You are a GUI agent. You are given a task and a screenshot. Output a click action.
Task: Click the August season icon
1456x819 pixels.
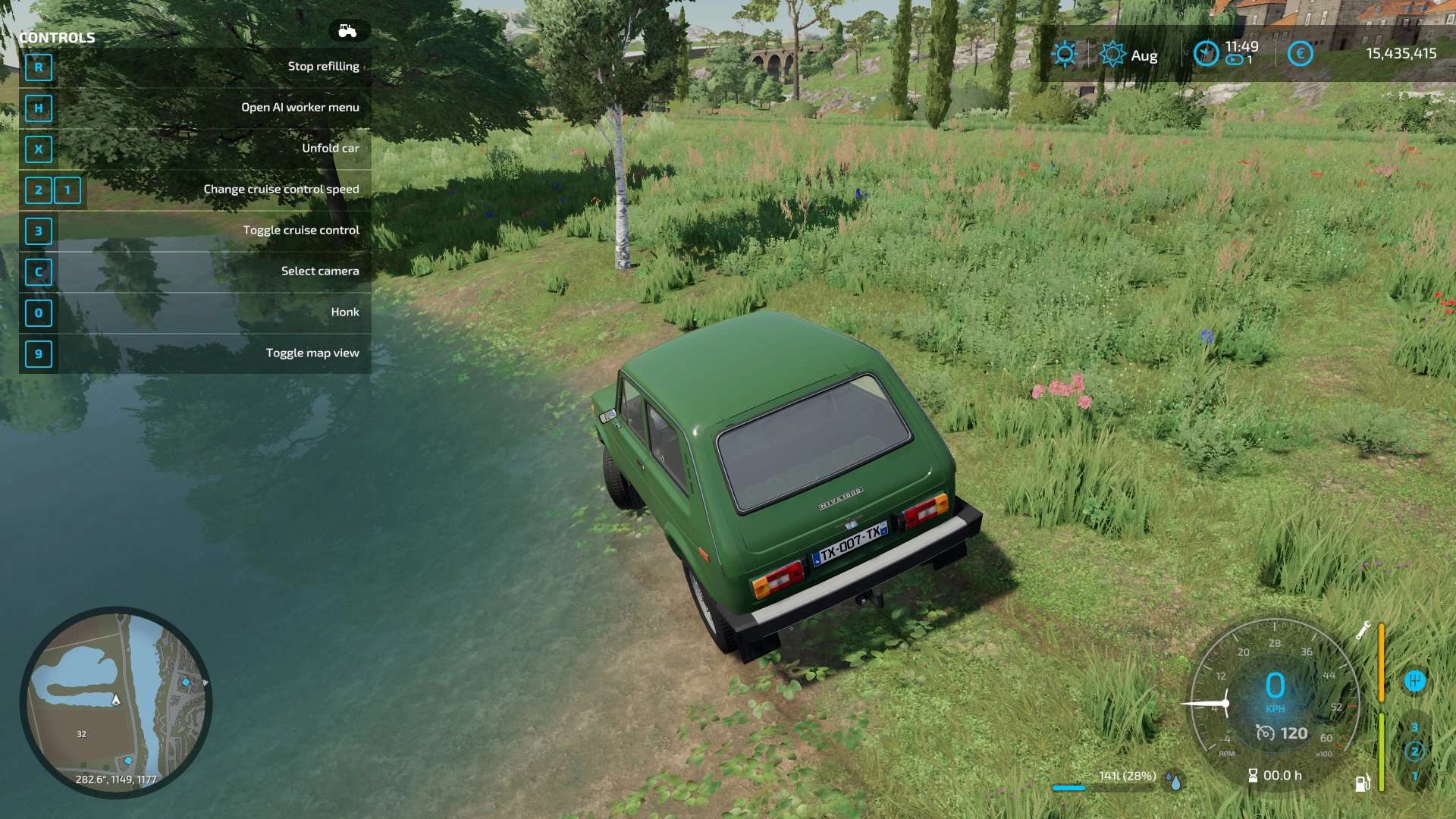(x=1112, y=54)
